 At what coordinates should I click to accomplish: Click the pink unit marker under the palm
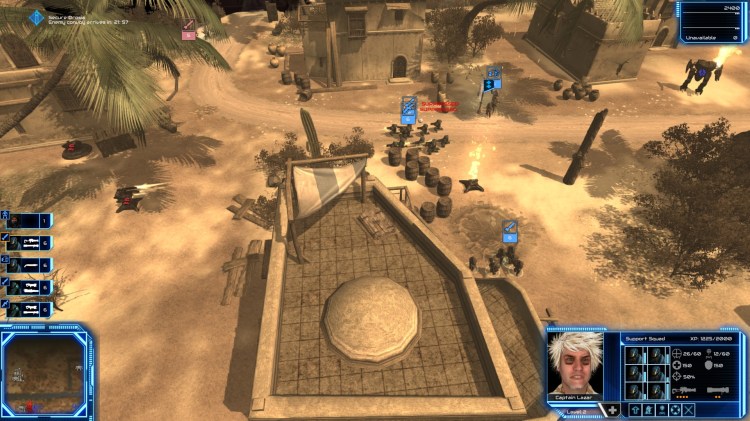(187, 31)
